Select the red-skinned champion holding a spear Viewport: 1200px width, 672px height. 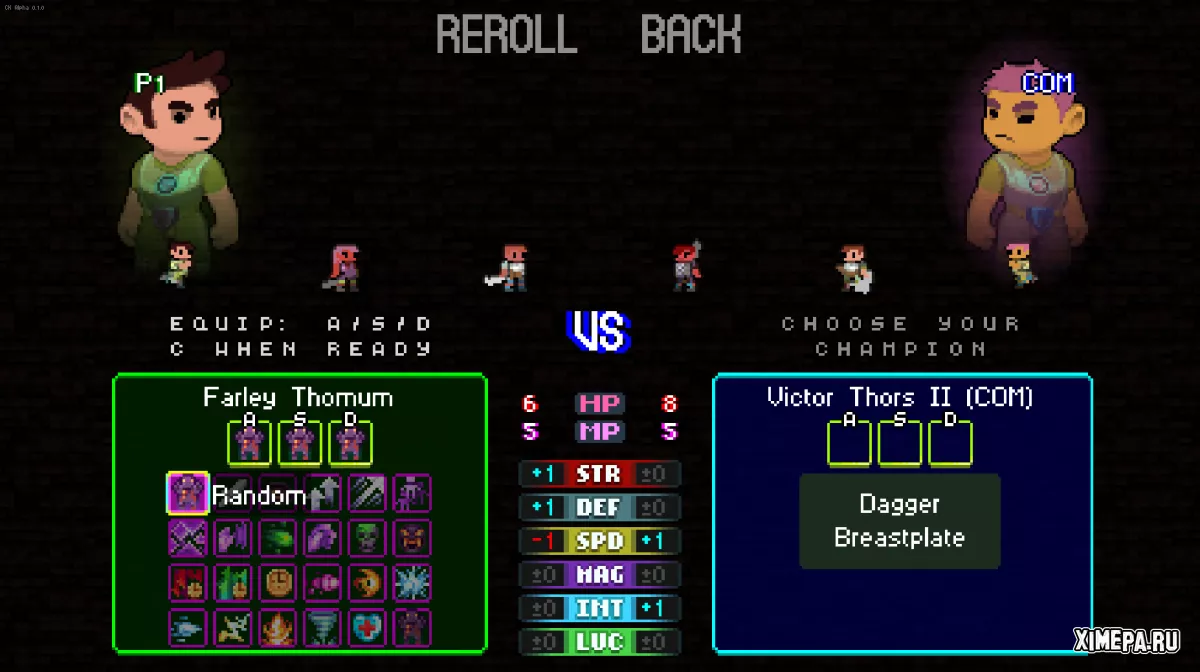[686, 268]
